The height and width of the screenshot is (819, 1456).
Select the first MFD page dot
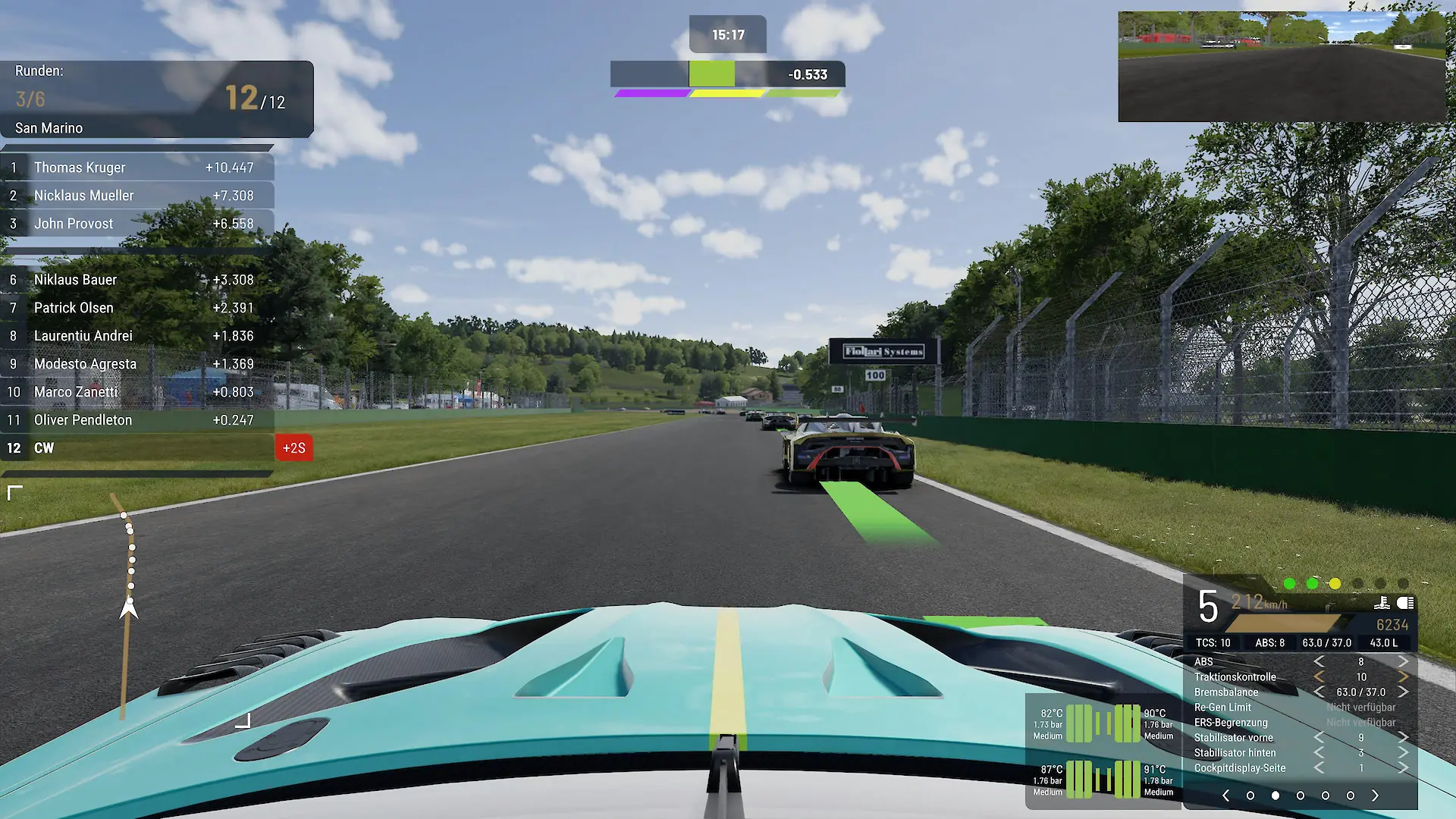tap(1250, 795)
